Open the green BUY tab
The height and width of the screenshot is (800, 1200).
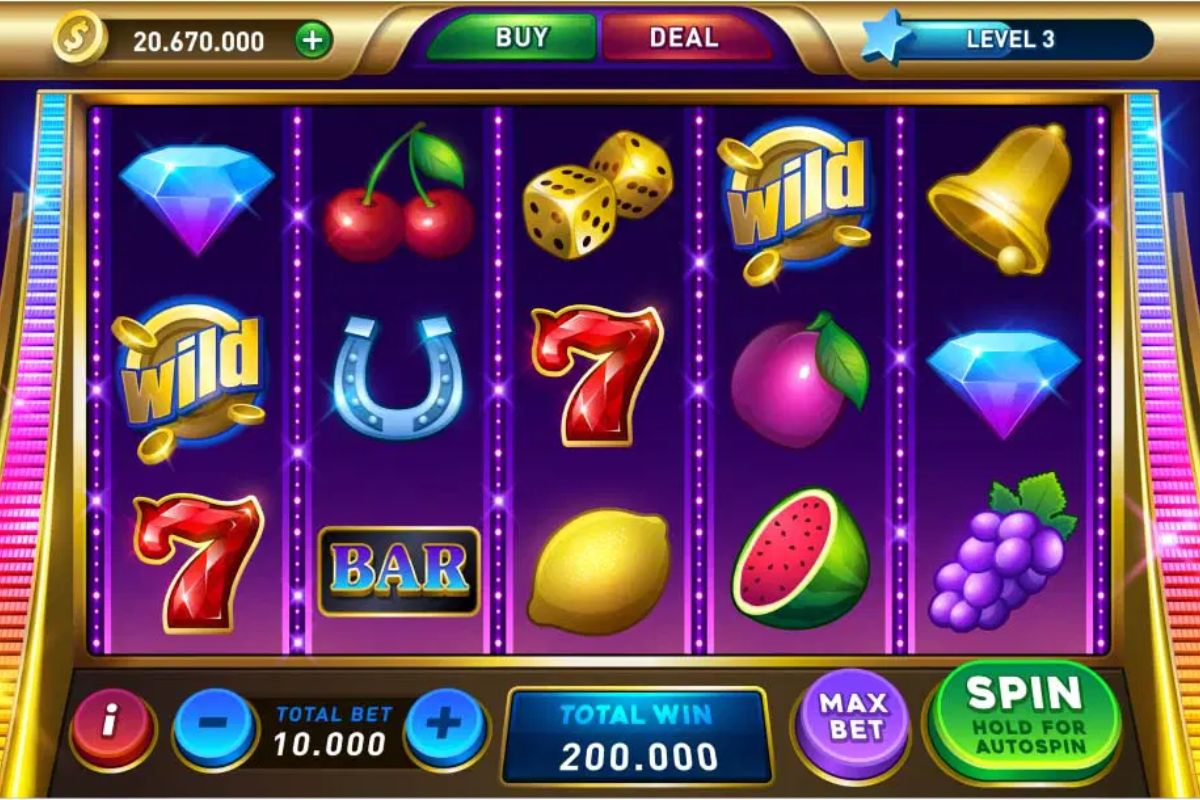pyautogui.click(x=520, y=39)
